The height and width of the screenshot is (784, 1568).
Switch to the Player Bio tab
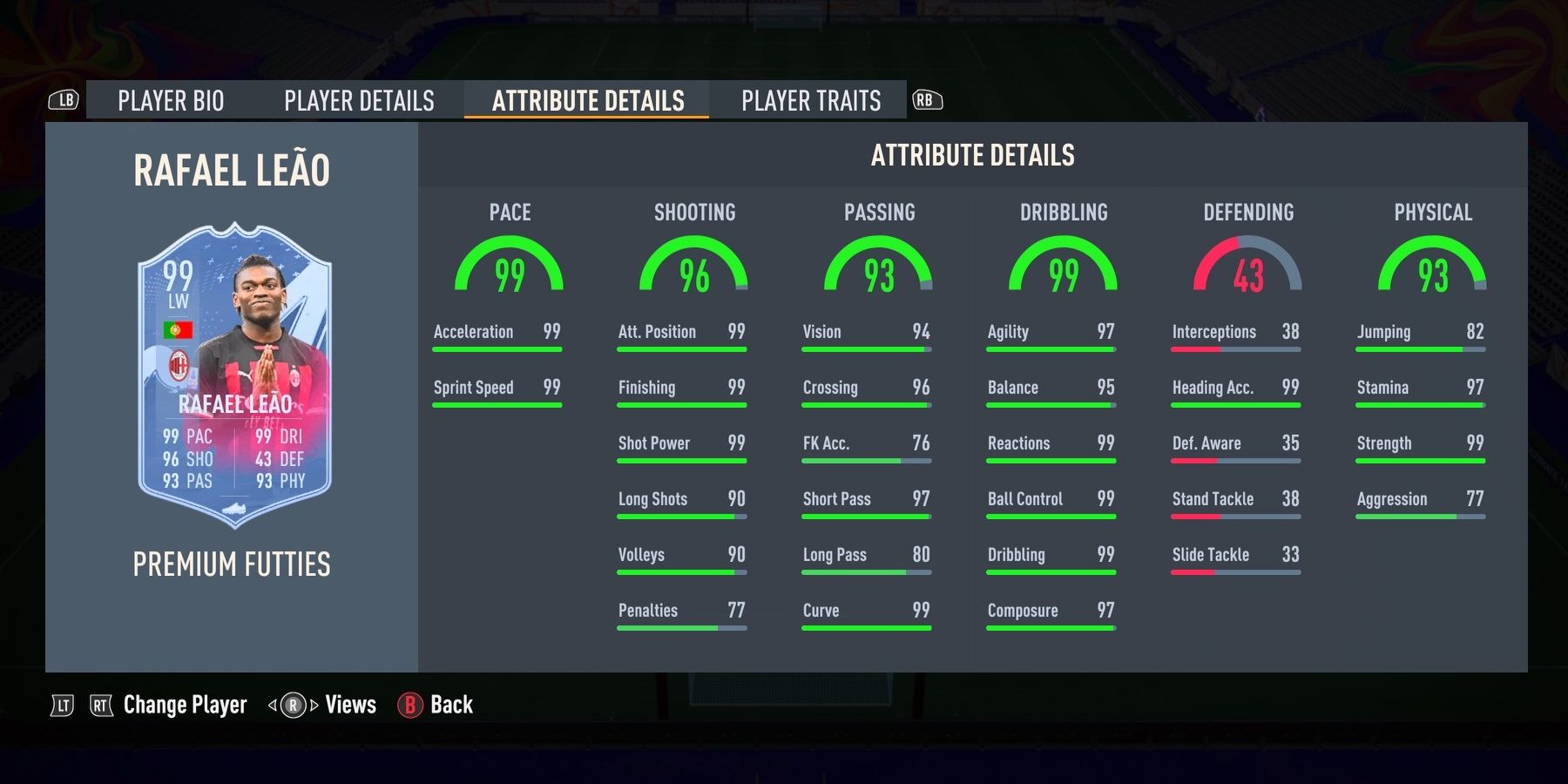(x=171, y=100)
